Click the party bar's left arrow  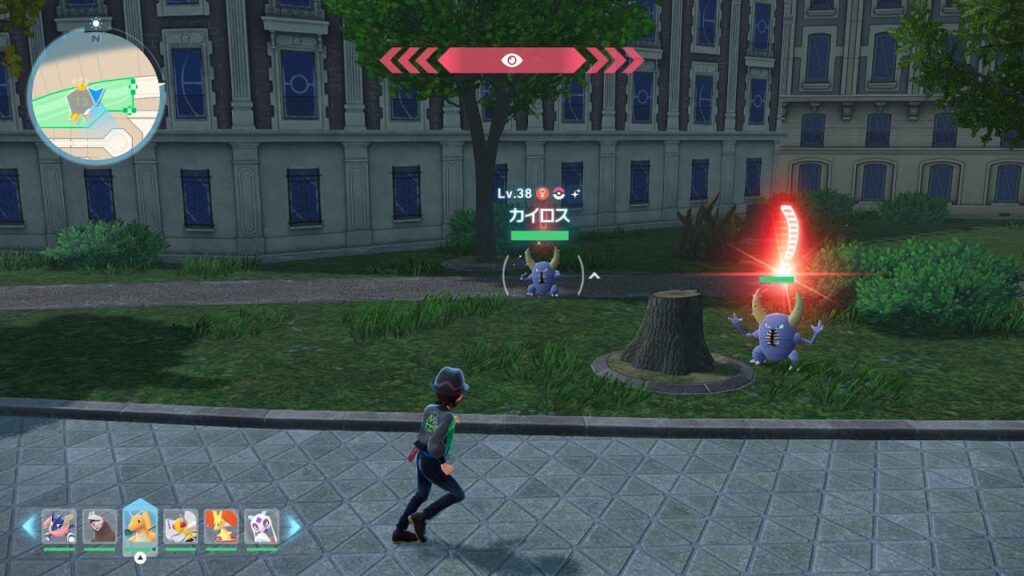29,526
